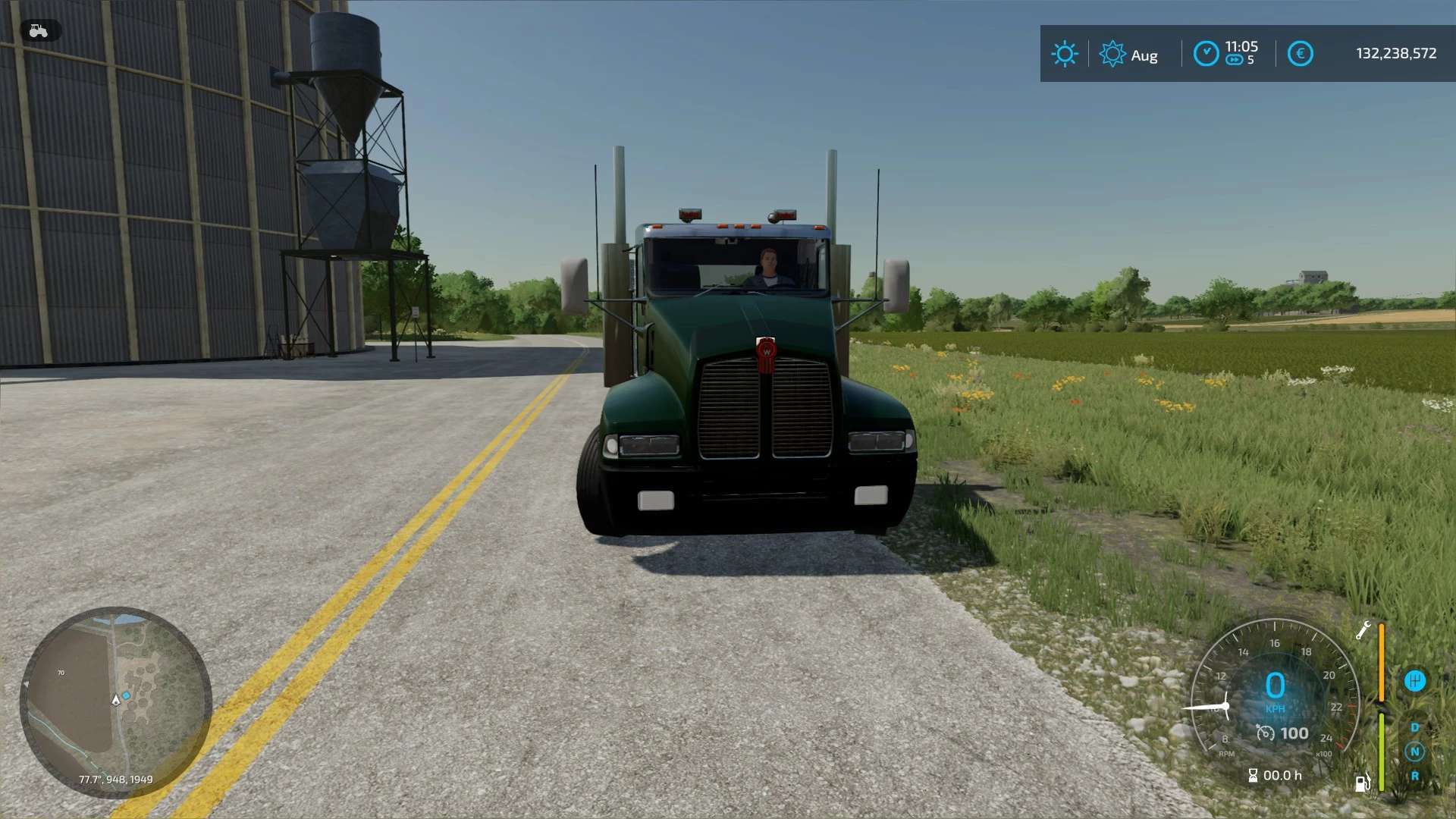
Task: Toggle the blue gearbox shifter icon
Action: pyautogui.click(x=1414, y=681)
